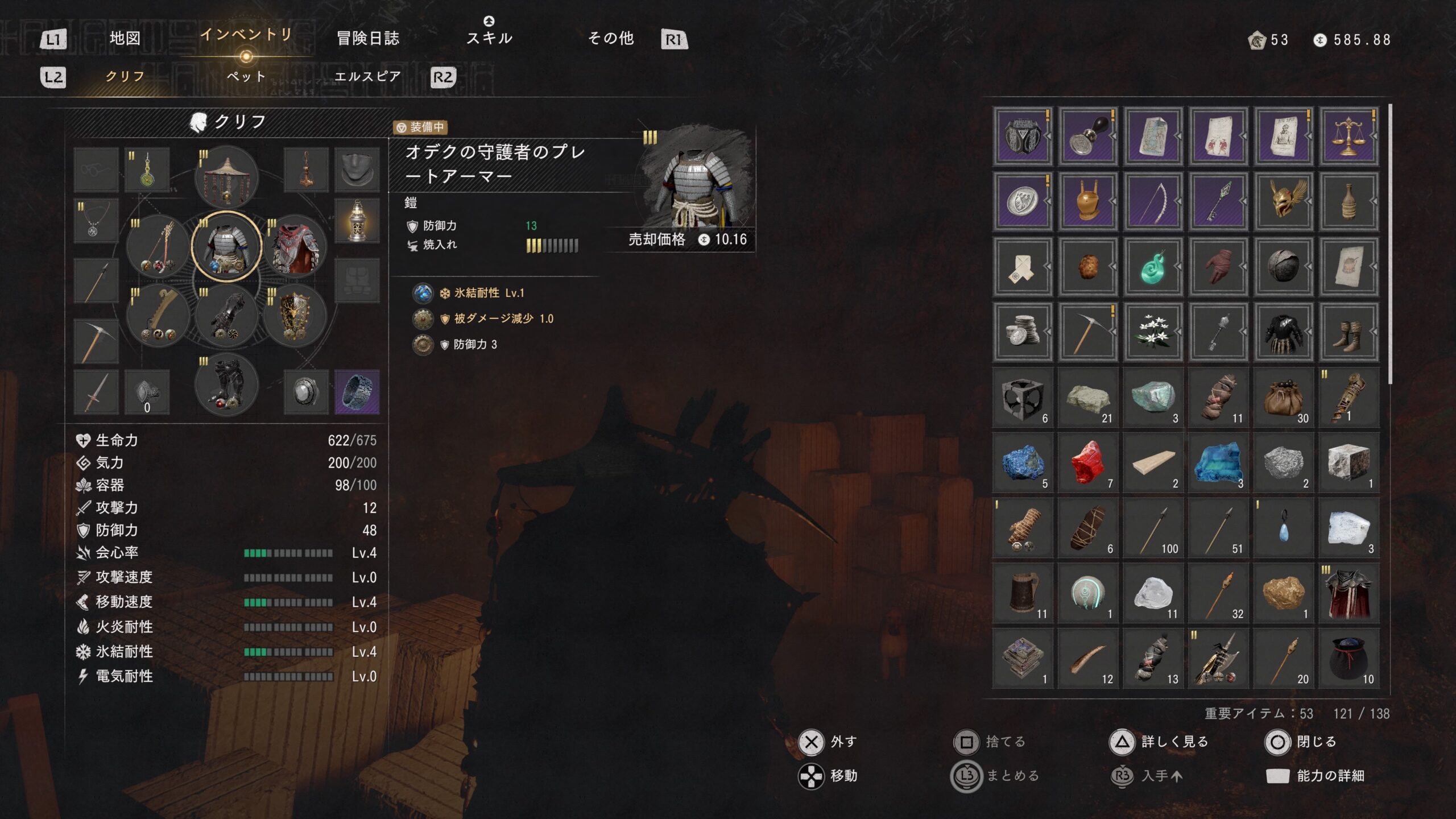
Task: Select the その他 tab
Action: (610, 38)
